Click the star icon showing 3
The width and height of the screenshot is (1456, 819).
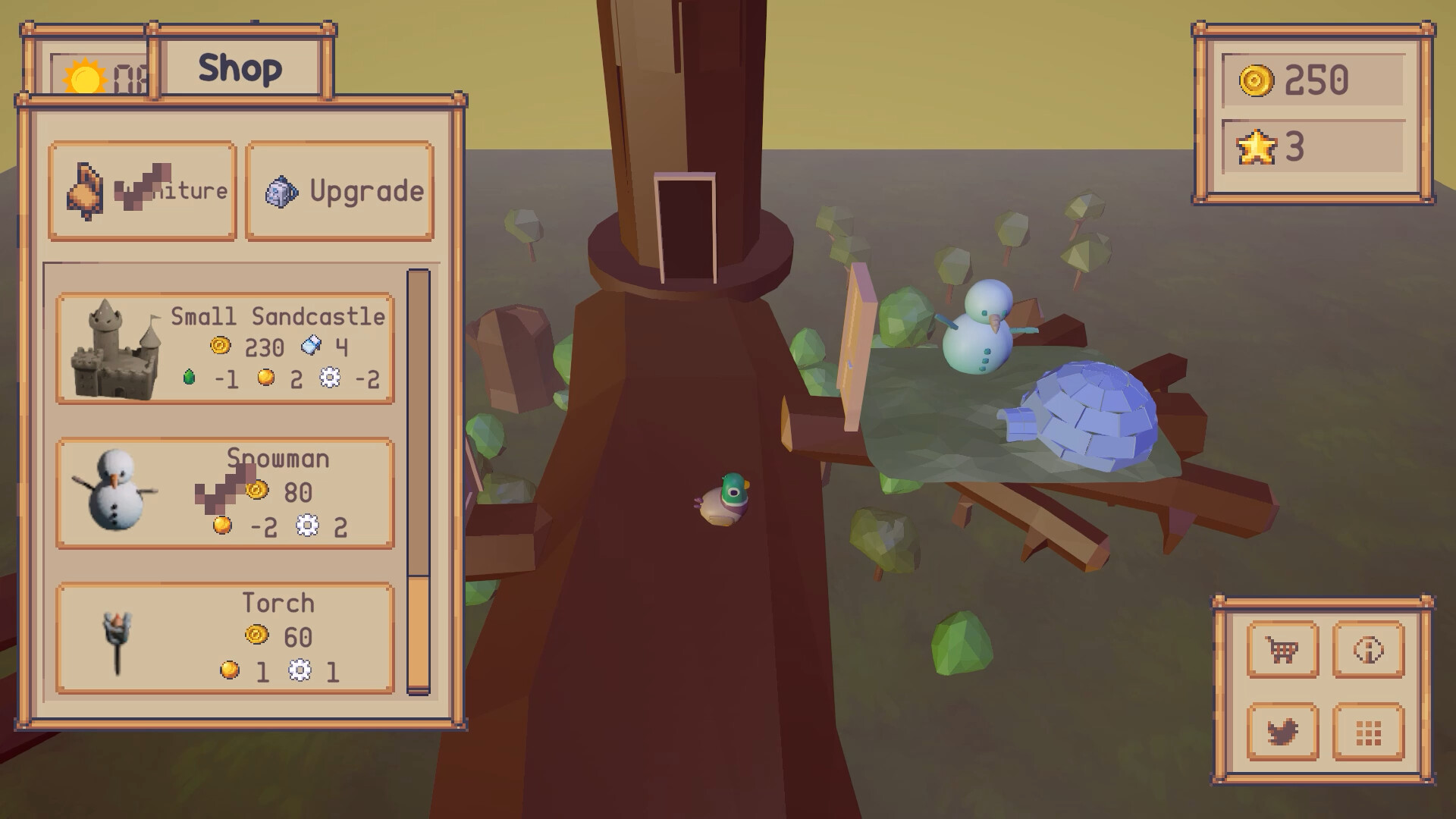(x=1255, y=149)
